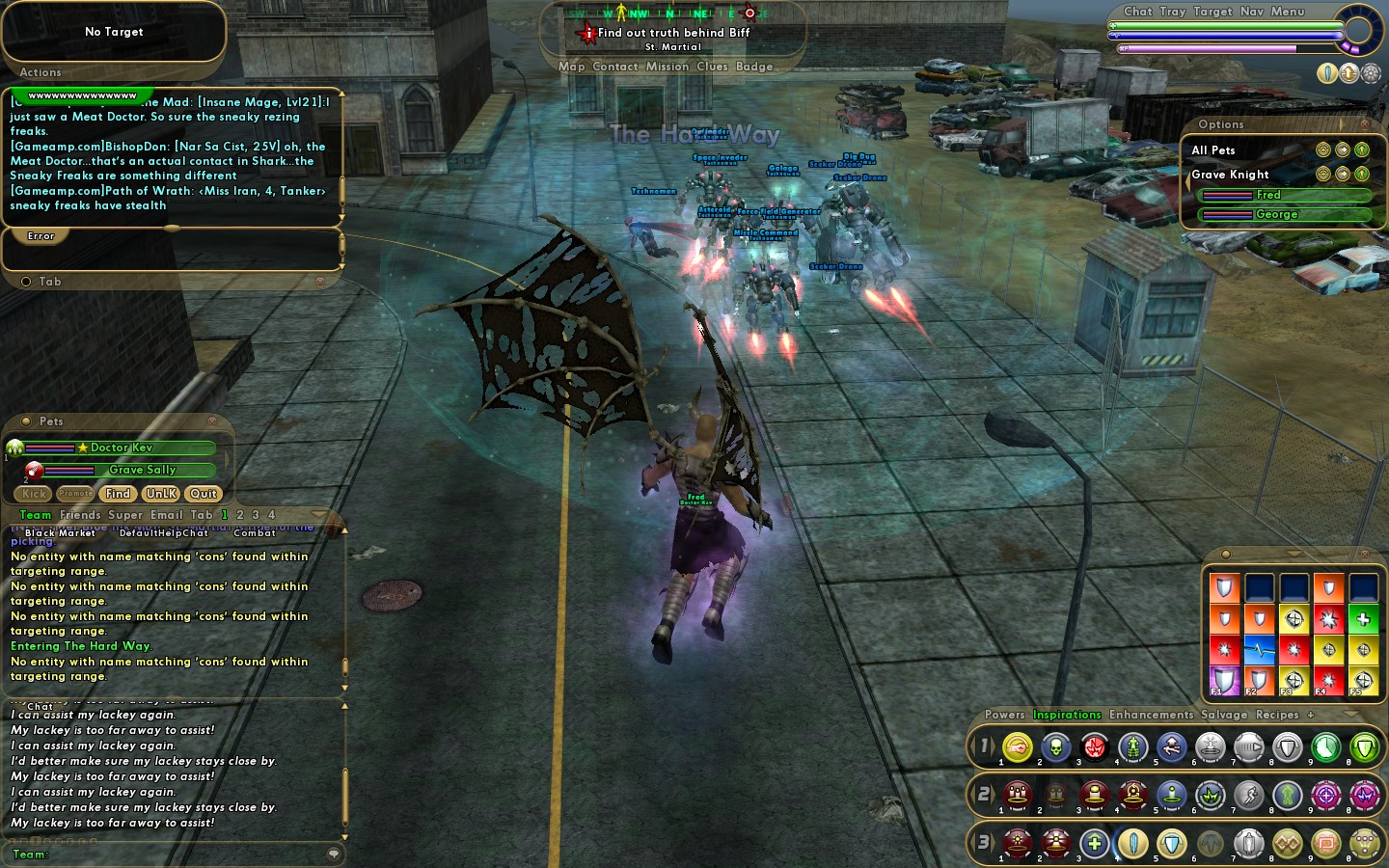1389x868 pixels.
Task: Click the Find button in team window
Action: coord(118,494)
